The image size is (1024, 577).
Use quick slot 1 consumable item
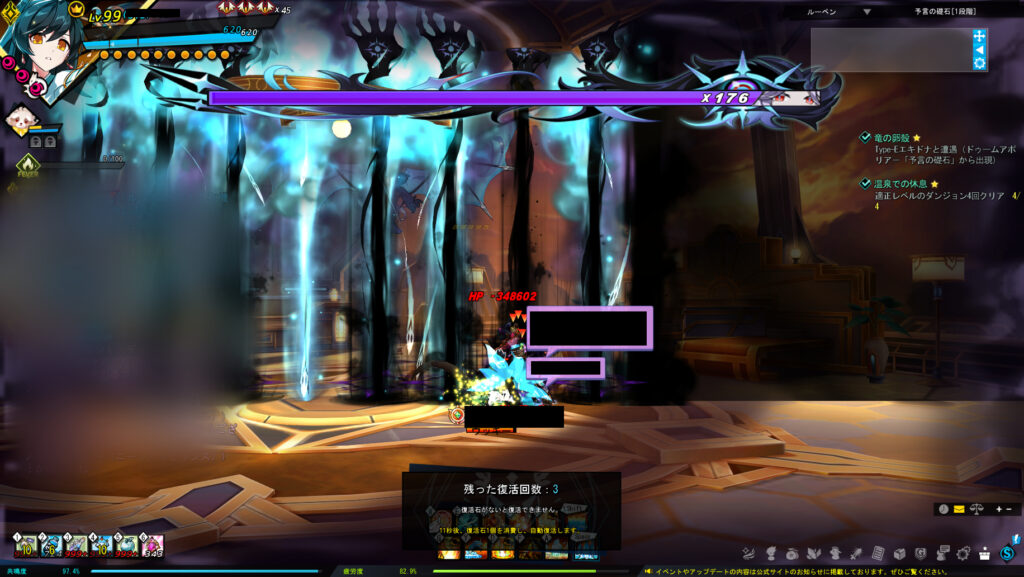27,546
